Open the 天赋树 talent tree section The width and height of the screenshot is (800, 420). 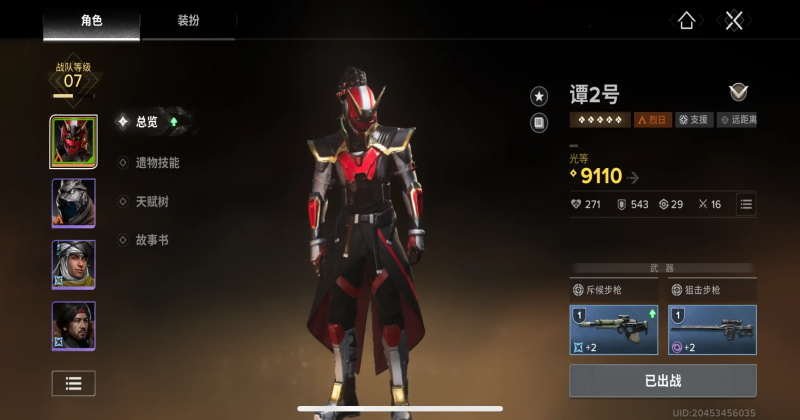[x=151, y=201]
